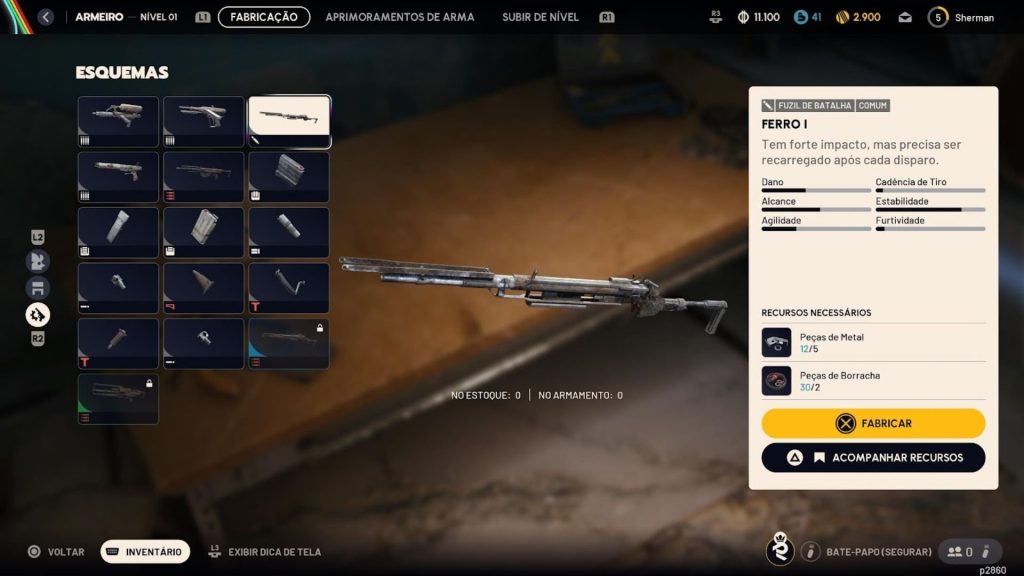Viewport: 1024px width, 576px height.
Task: Open the squad members counter icon
Action: pos(961,551)
